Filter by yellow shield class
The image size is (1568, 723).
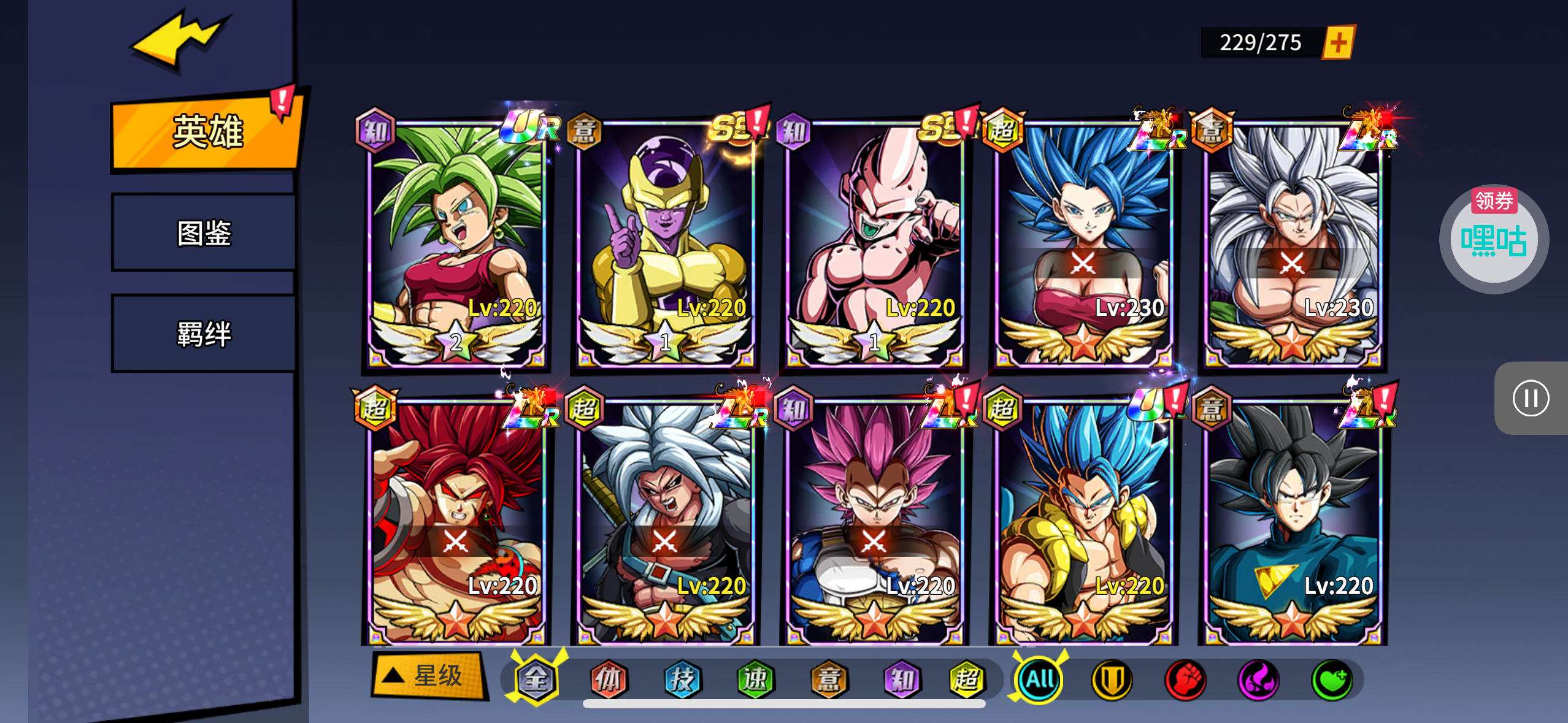click(1112, 679)
